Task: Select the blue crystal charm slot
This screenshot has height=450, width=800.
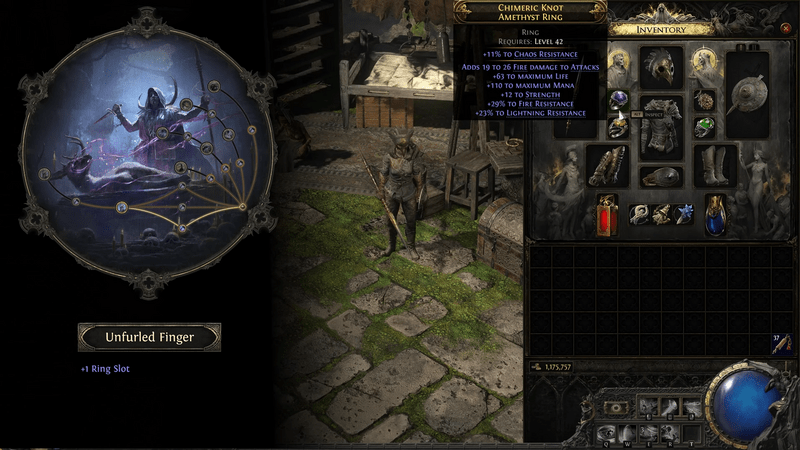Action: [685, 214]
